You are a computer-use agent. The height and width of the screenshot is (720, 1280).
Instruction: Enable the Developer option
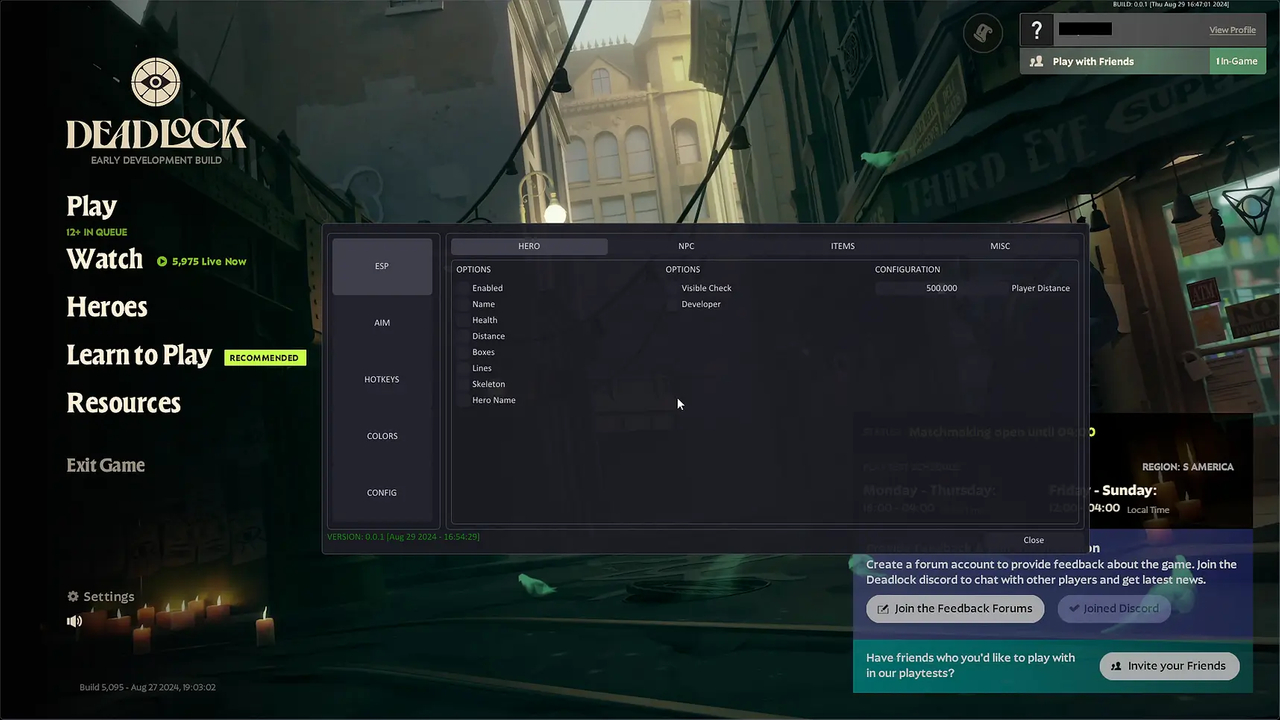pos(672,304)
